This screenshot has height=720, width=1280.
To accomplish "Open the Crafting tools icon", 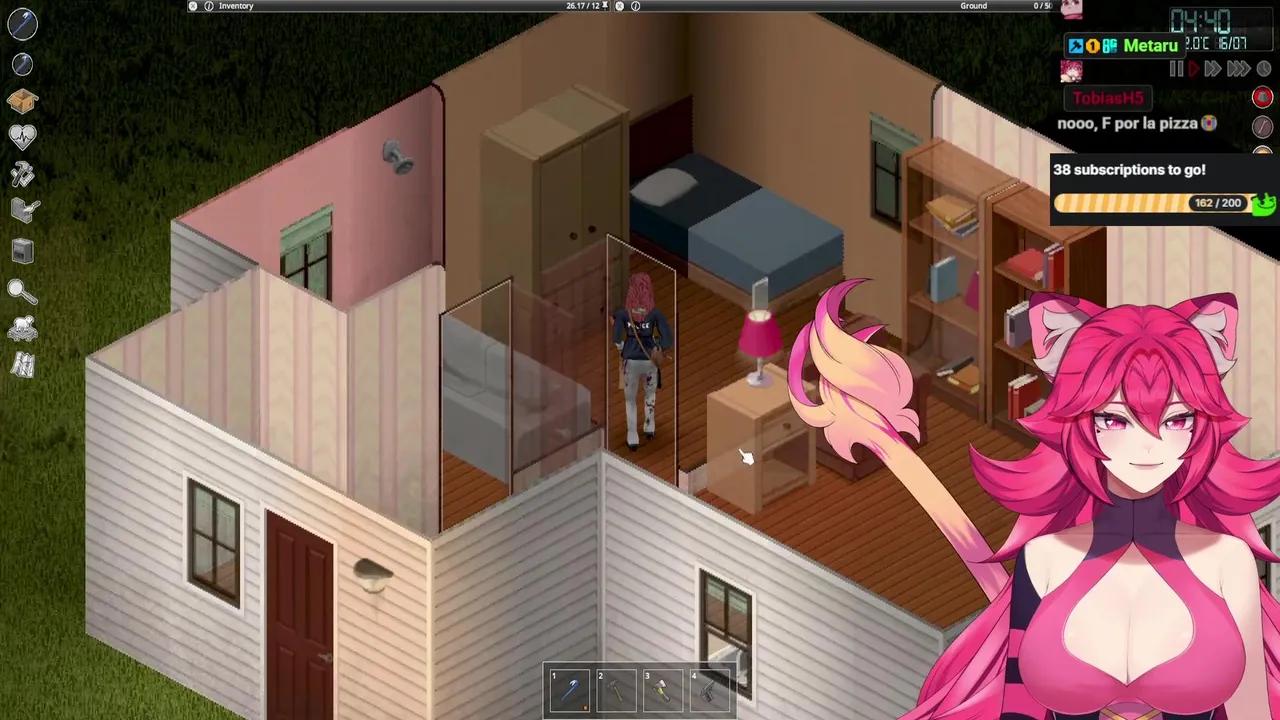I will click(x=22, y=174).
